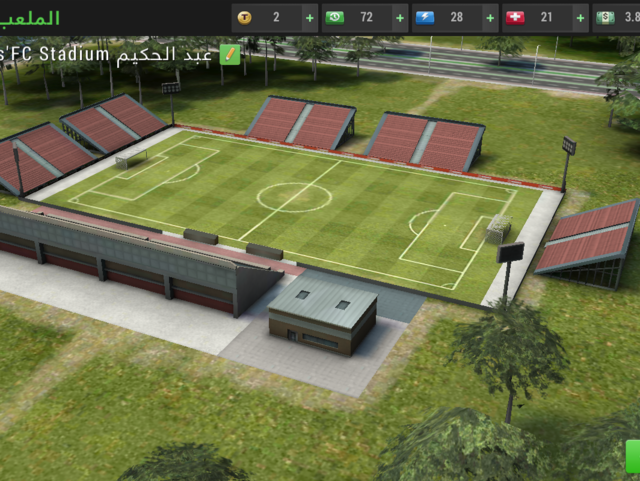Buy more blue lightning morale boosters
640x481 pixels.
490,18
